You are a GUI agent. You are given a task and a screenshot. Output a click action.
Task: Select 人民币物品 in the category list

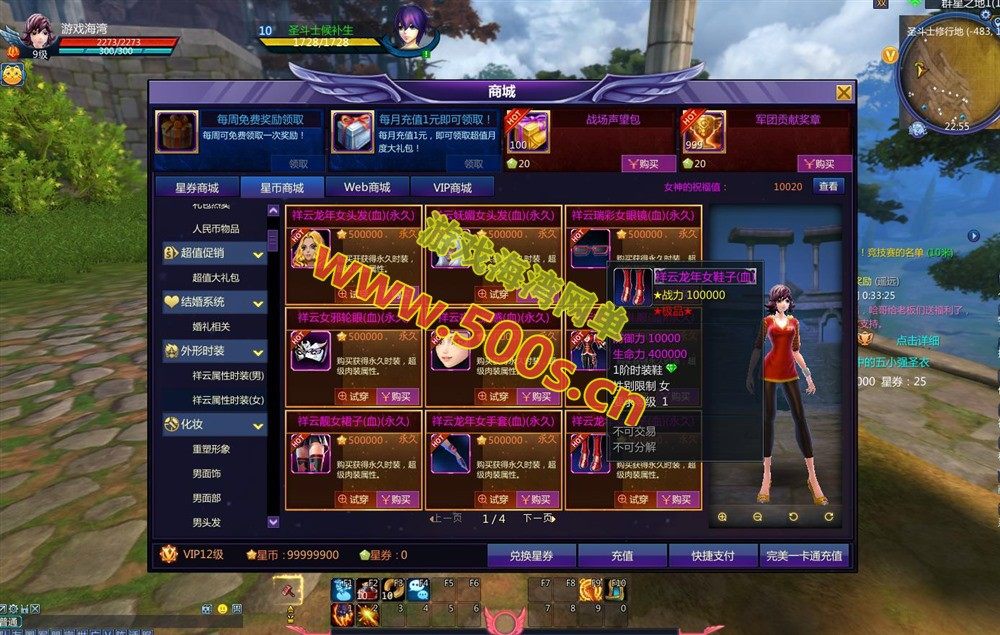(x=216, y=228)
